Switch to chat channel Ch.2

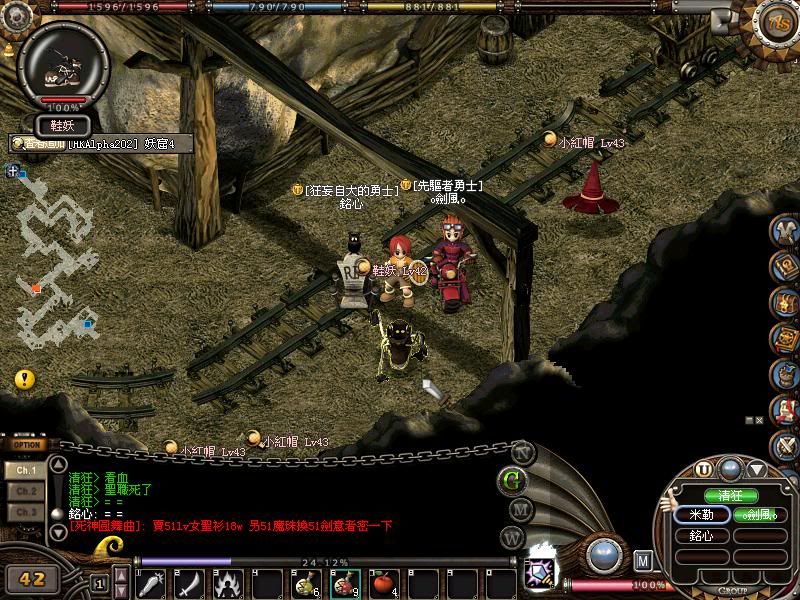[x=25, y=491]
